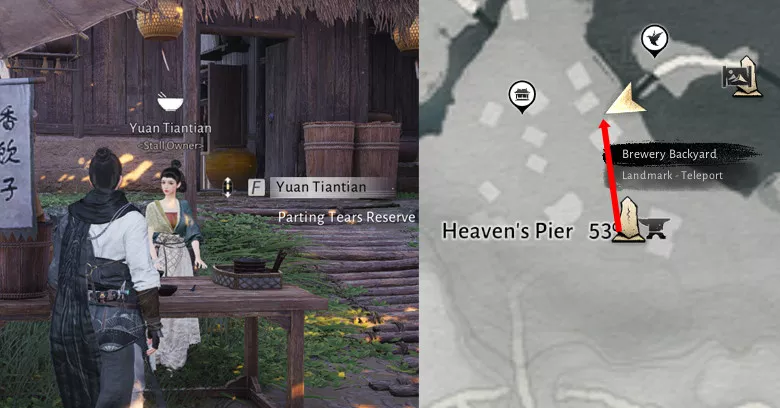Viewport: 780px width, 408px height.
Task: Select the bird map pin marker
Action: tap(655, 38)
